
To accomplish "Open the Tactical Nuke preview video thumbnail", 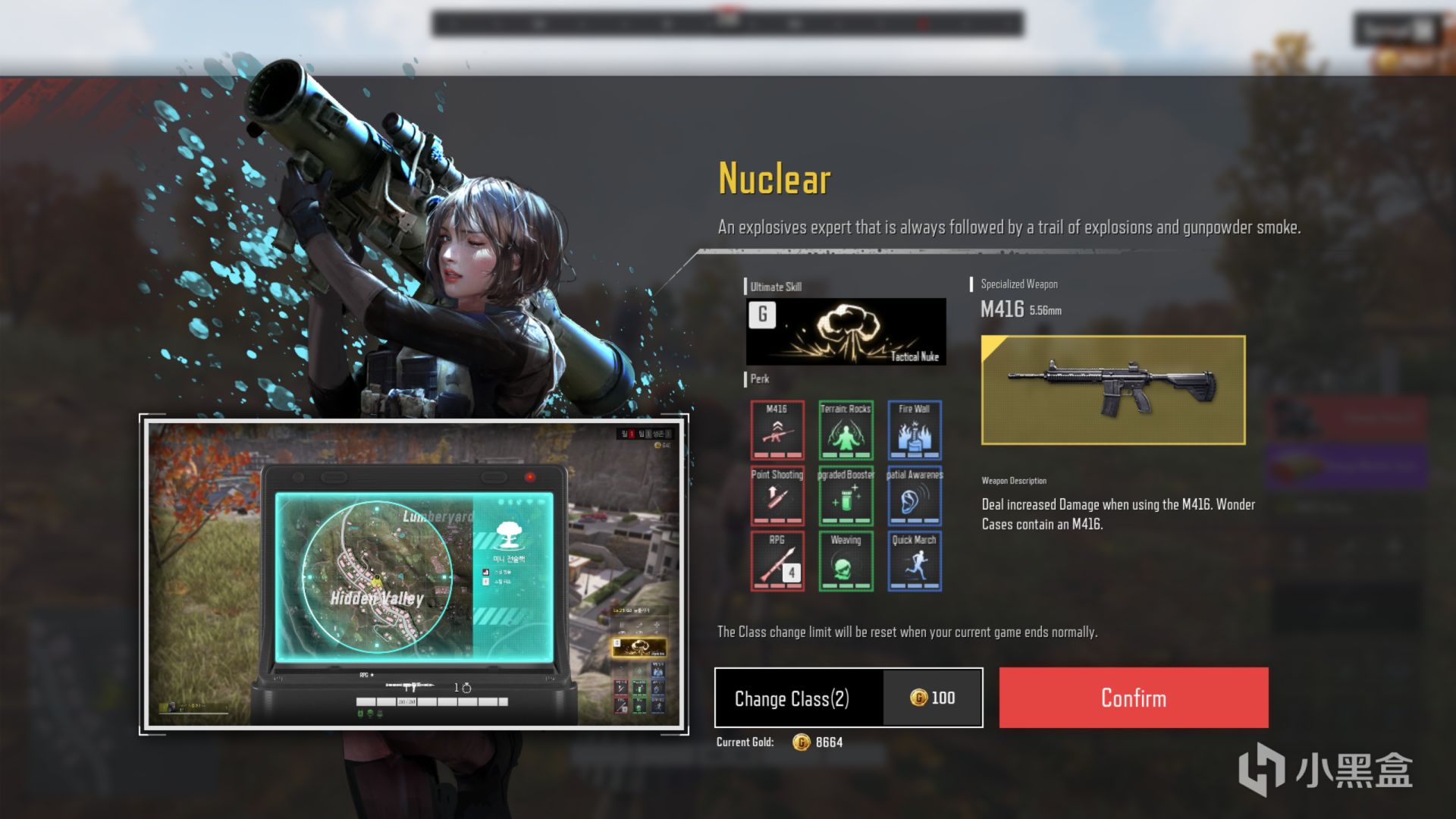I will pyautogui.click(x=414, y=574).
